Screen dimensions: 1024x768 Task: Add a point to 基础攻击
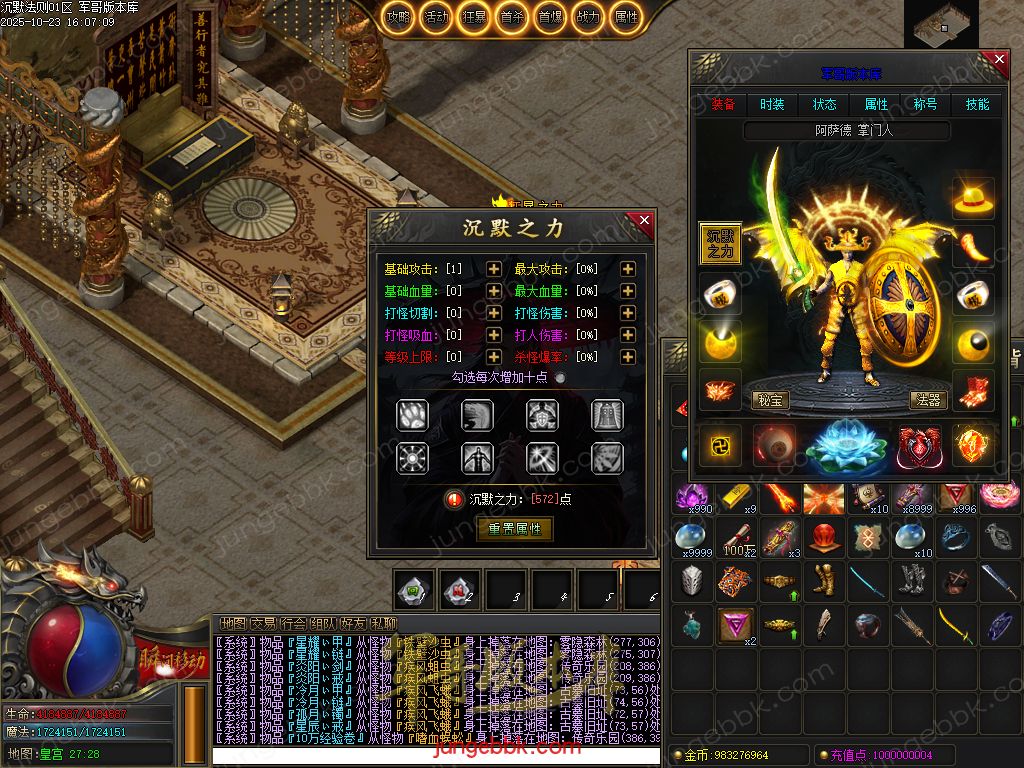point(494,269)
